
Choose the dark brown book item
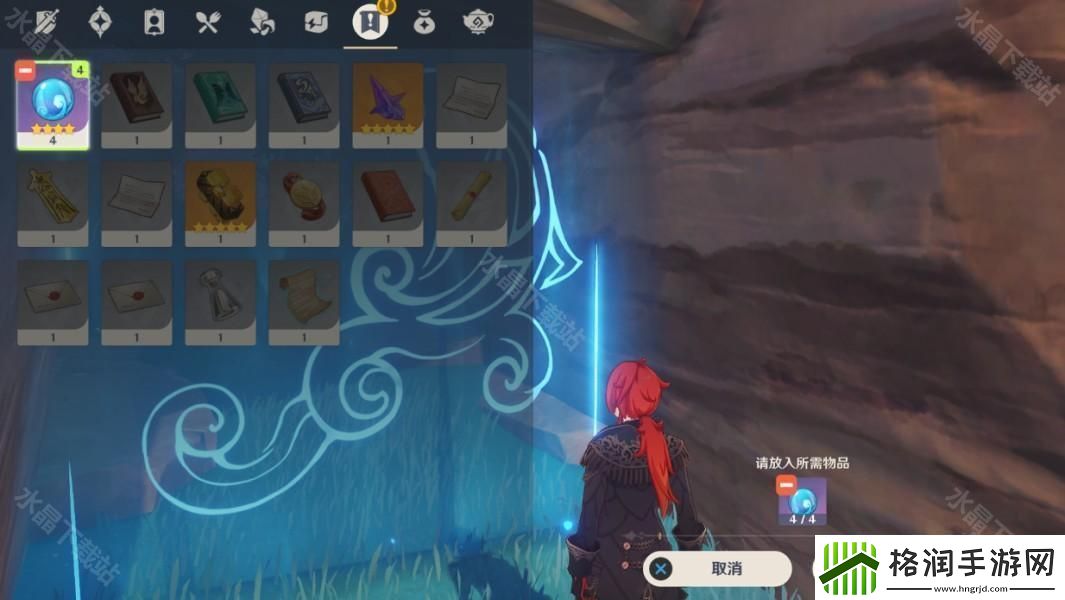(137, 100)
